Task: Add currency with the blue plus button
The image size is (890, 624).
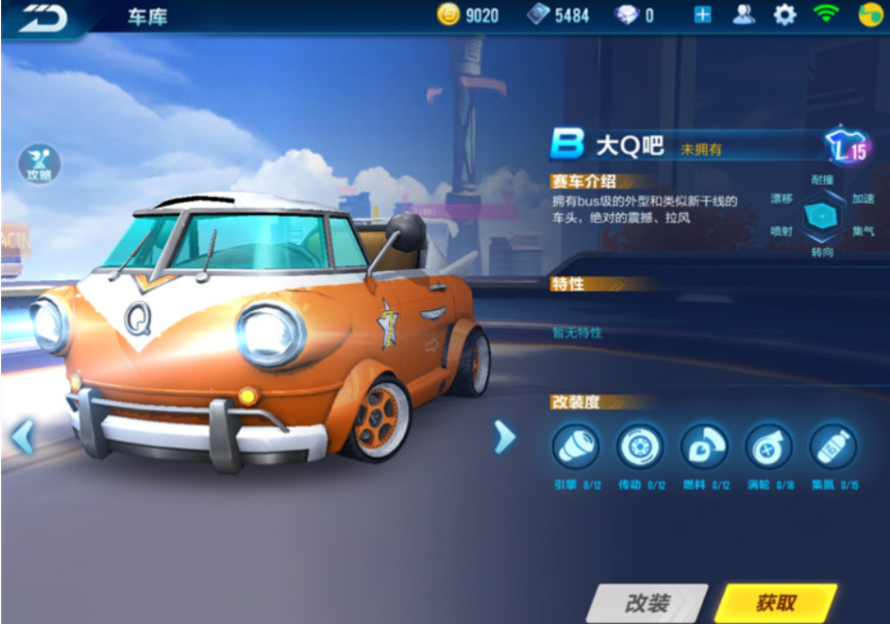Action: click(x=702, y=15)
